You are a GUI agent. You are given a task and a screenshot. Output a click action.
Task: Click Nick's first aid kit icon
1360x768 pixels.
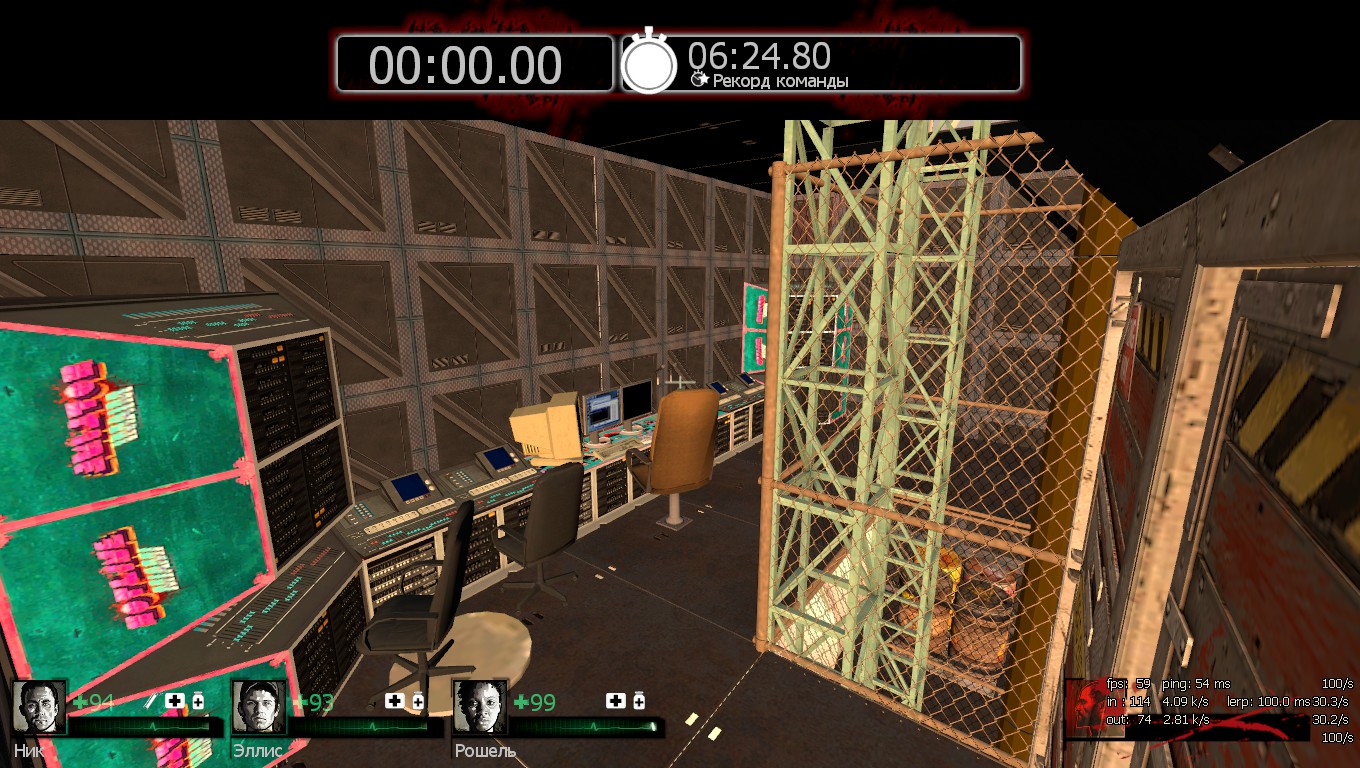click(x=175, y=701)
